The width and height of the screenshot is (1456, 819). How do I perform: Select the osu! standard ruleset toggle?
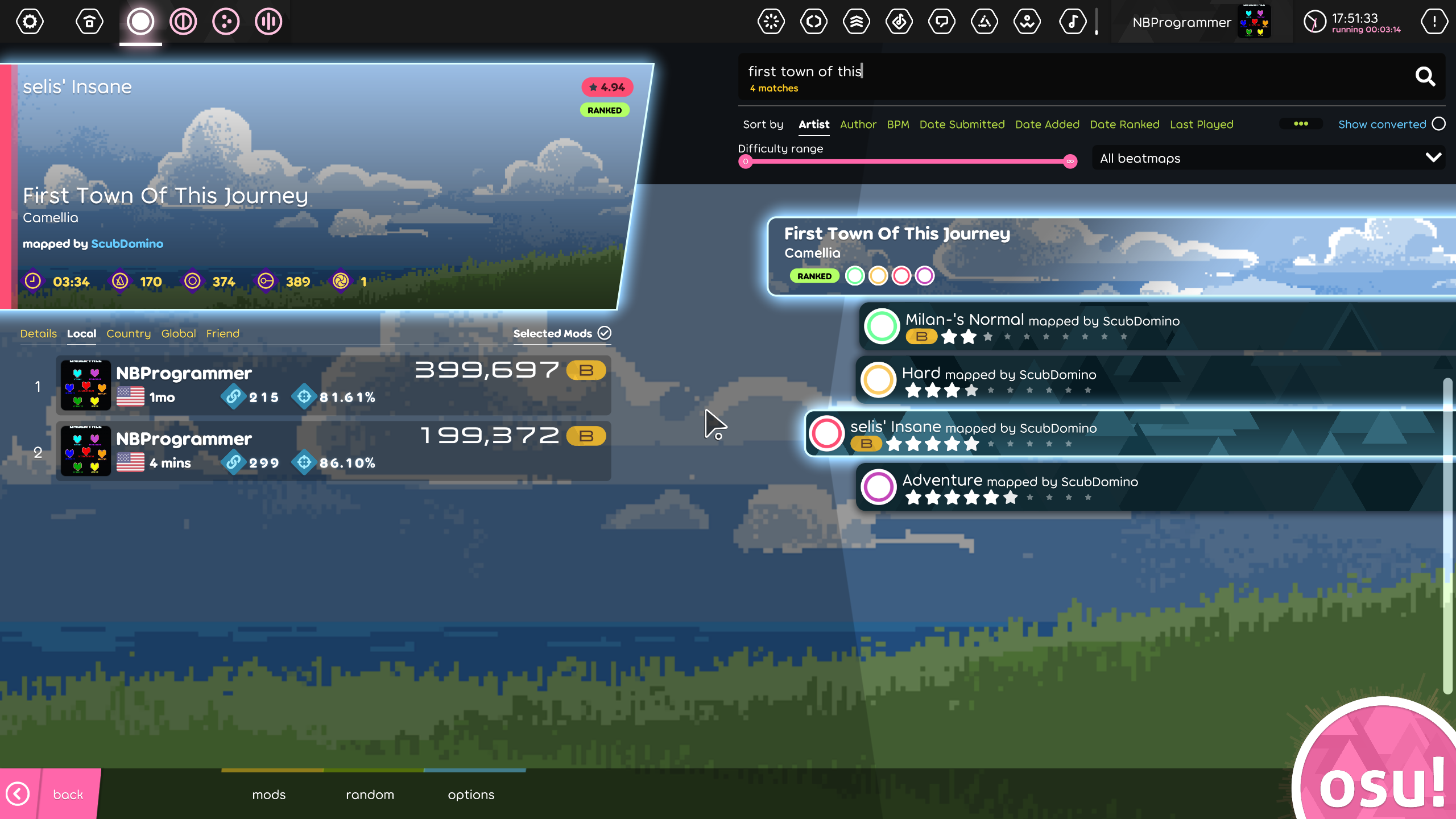tap(140, 21)
